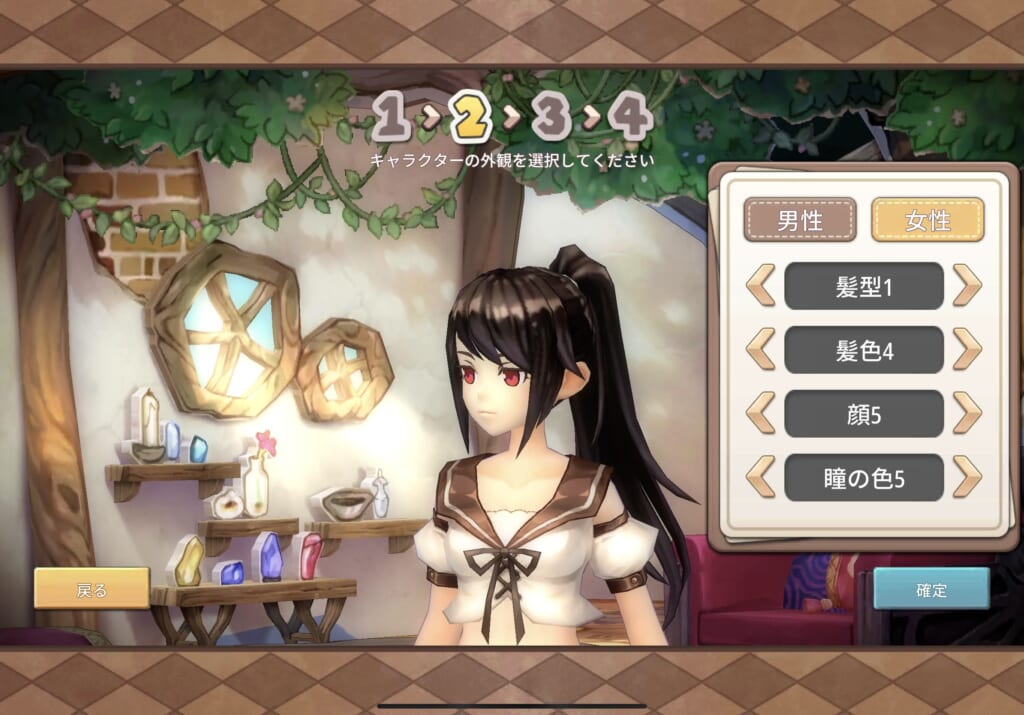Select previous 瞳の色 with left arrow
1024x715 pixels.
[x=761, y=477]
